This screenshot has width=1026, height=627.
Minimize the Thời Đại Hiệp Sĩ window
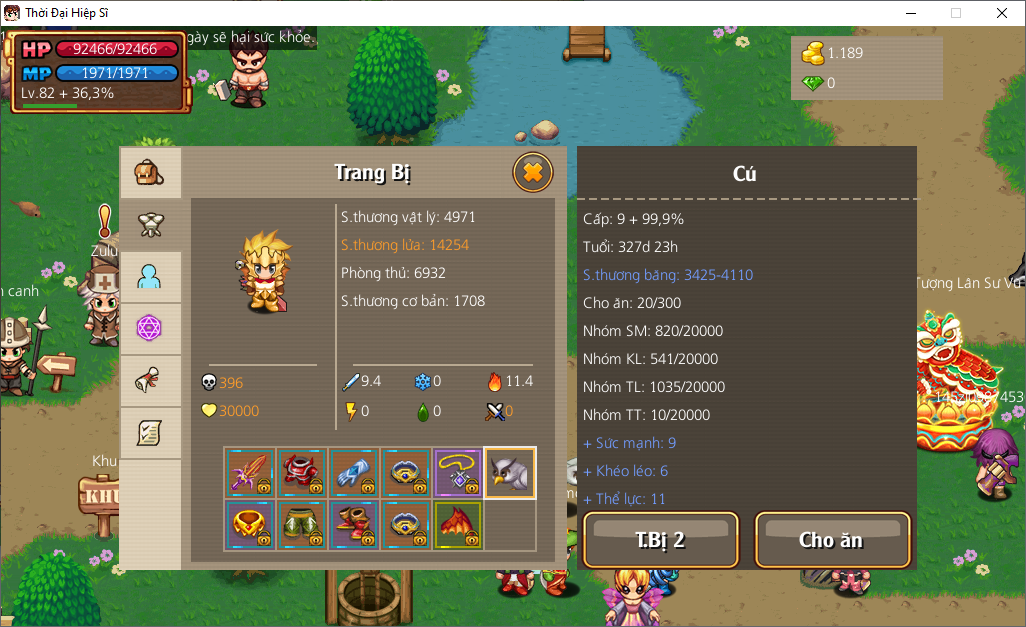(910, 13)
